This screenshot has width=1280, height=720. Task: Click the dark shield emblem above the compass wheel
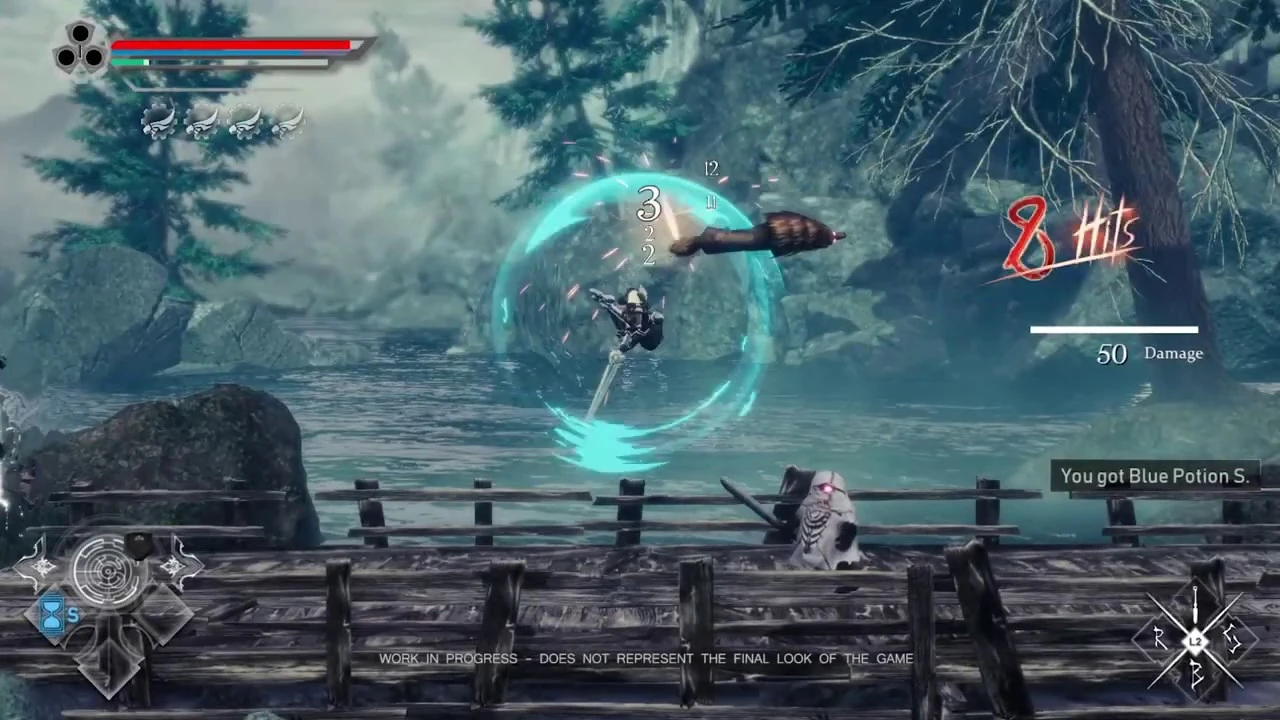(x=137, y=547)
